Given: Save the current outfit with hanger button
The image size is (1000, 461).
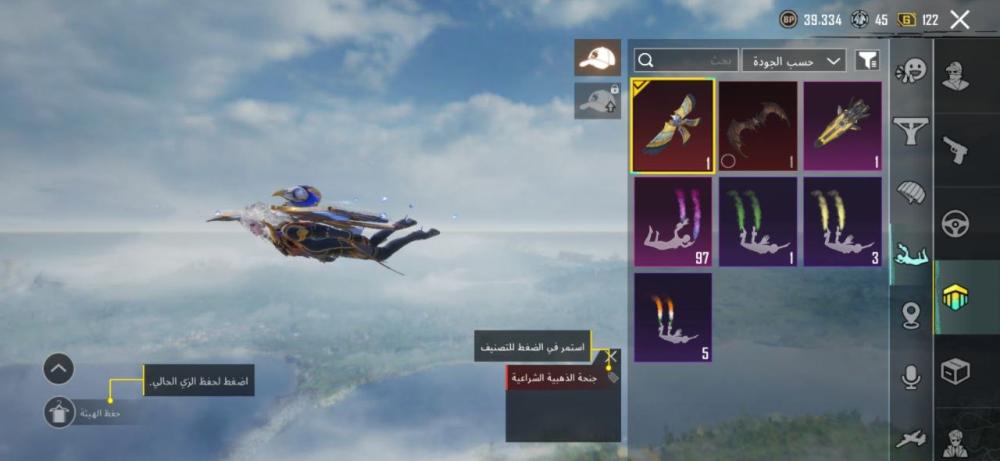Looking at the screenshot, I should tap(59, 412).
